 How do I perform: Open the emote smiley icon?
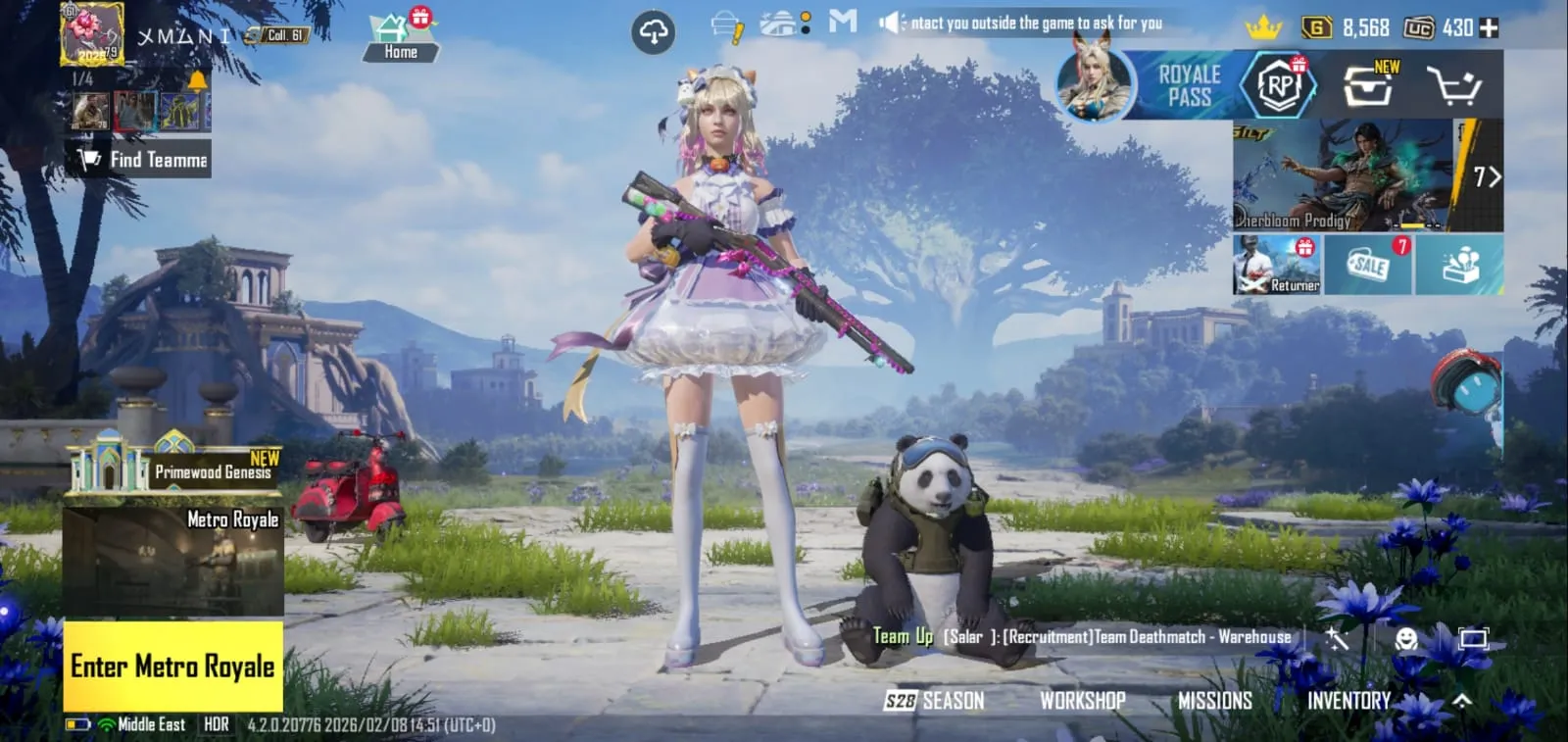point(1405,637)
